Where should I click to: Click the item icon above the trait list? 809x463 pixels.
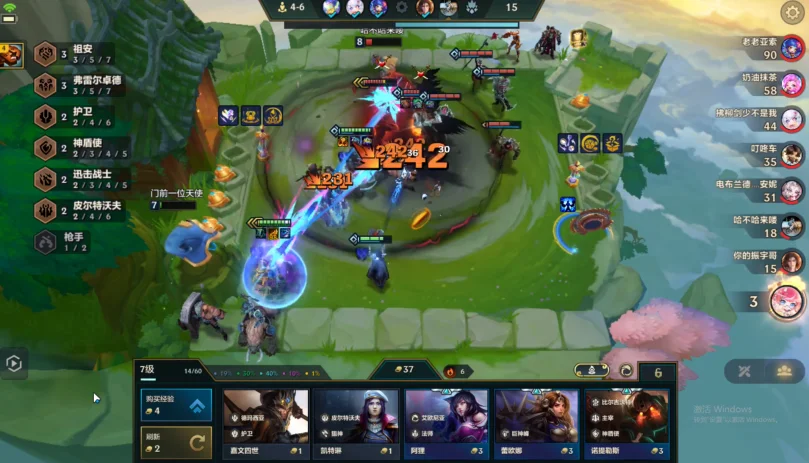click(x=11, y=55)
